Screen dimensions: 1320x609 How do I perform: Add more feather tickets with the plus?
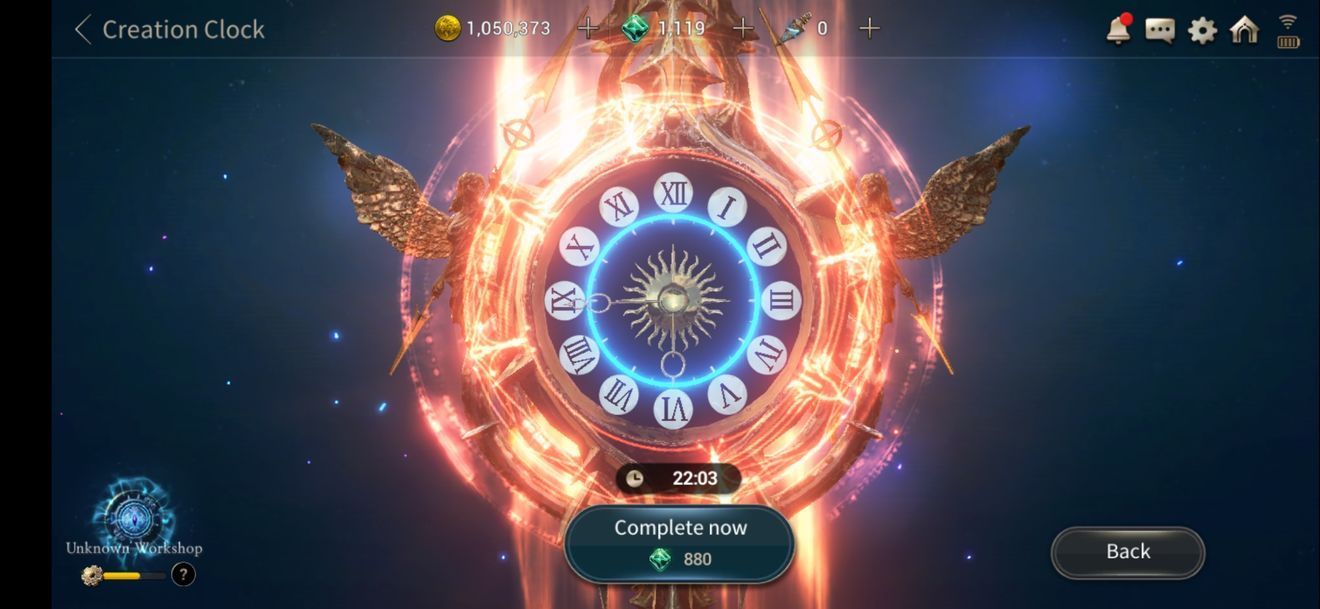point(870,28)
